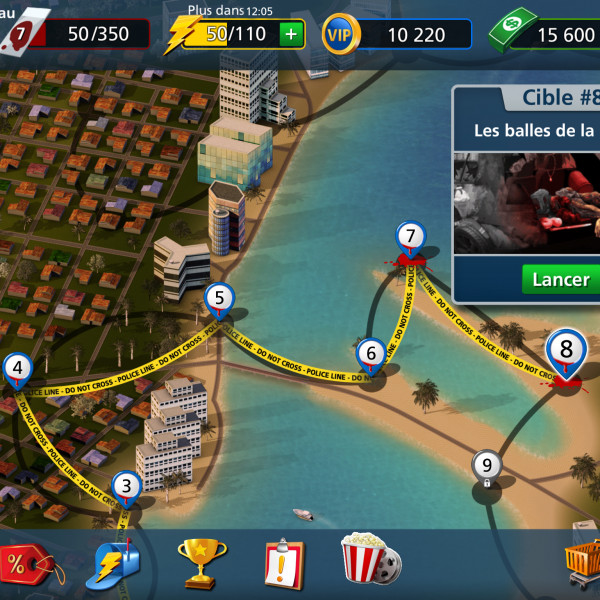Open mission marker number 5
Viewport: 600px width, 600px height.
pos(219,299)
